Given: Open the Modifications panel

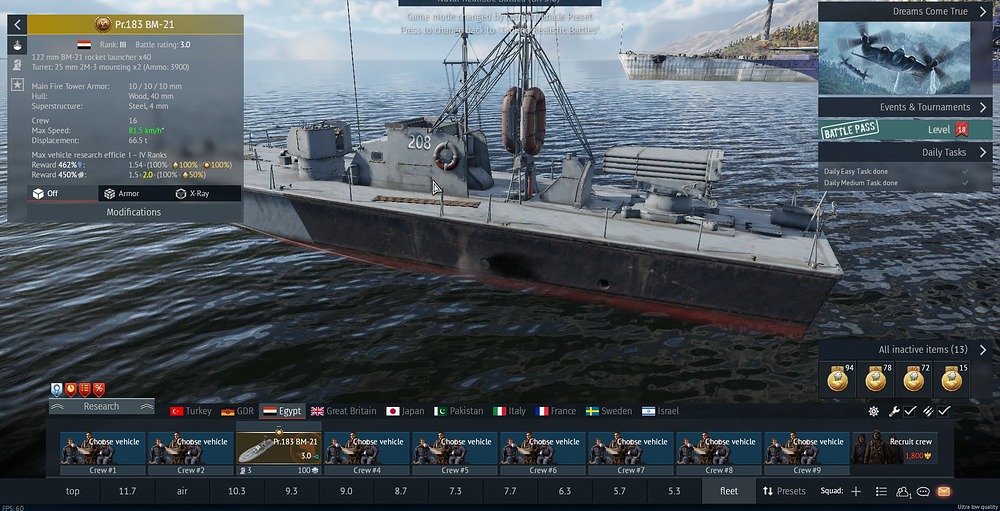Looking at the screenshot, I should coord(134,212).
